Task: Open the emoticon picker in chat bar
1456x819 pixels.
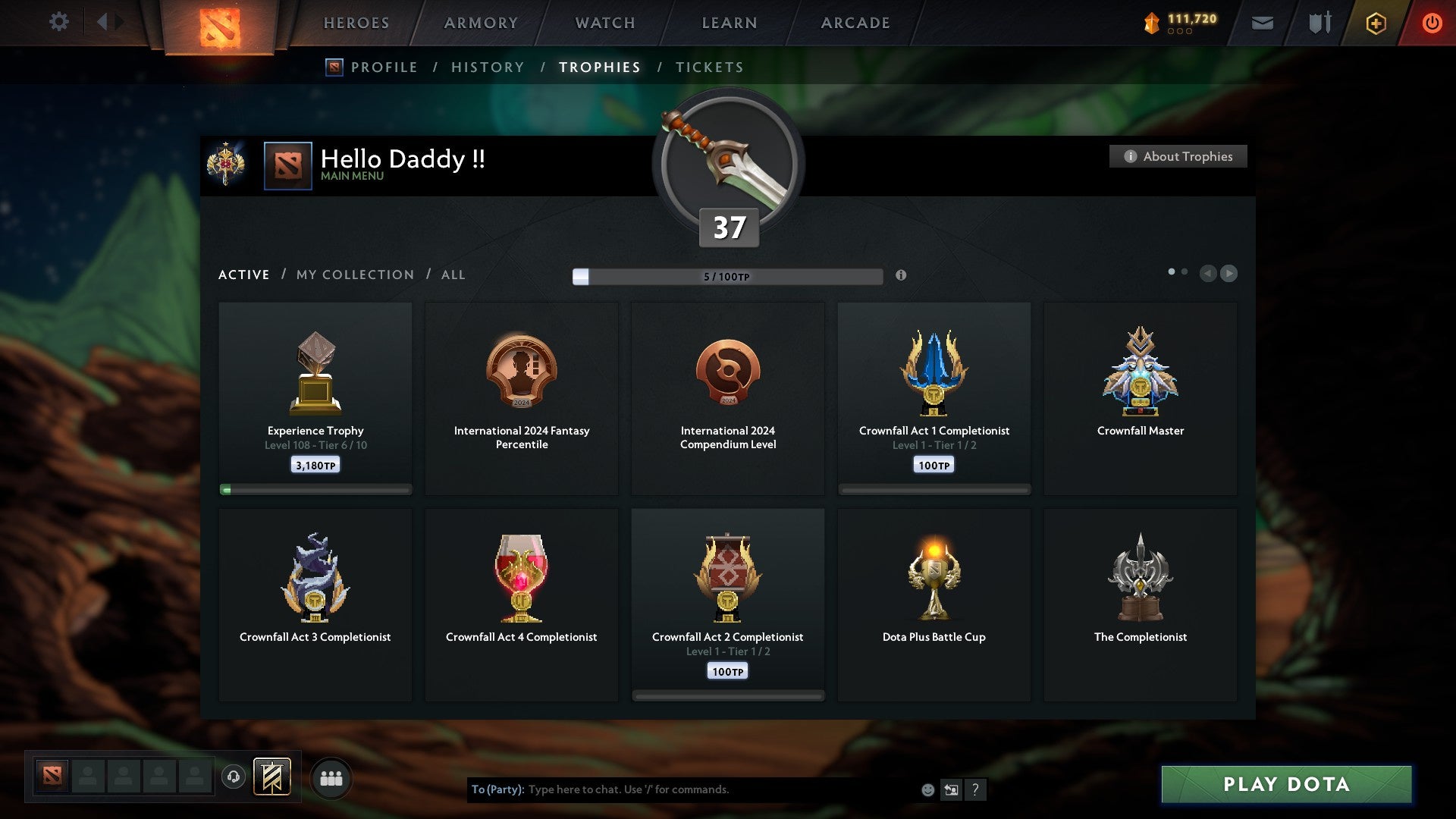Action: 927,789
